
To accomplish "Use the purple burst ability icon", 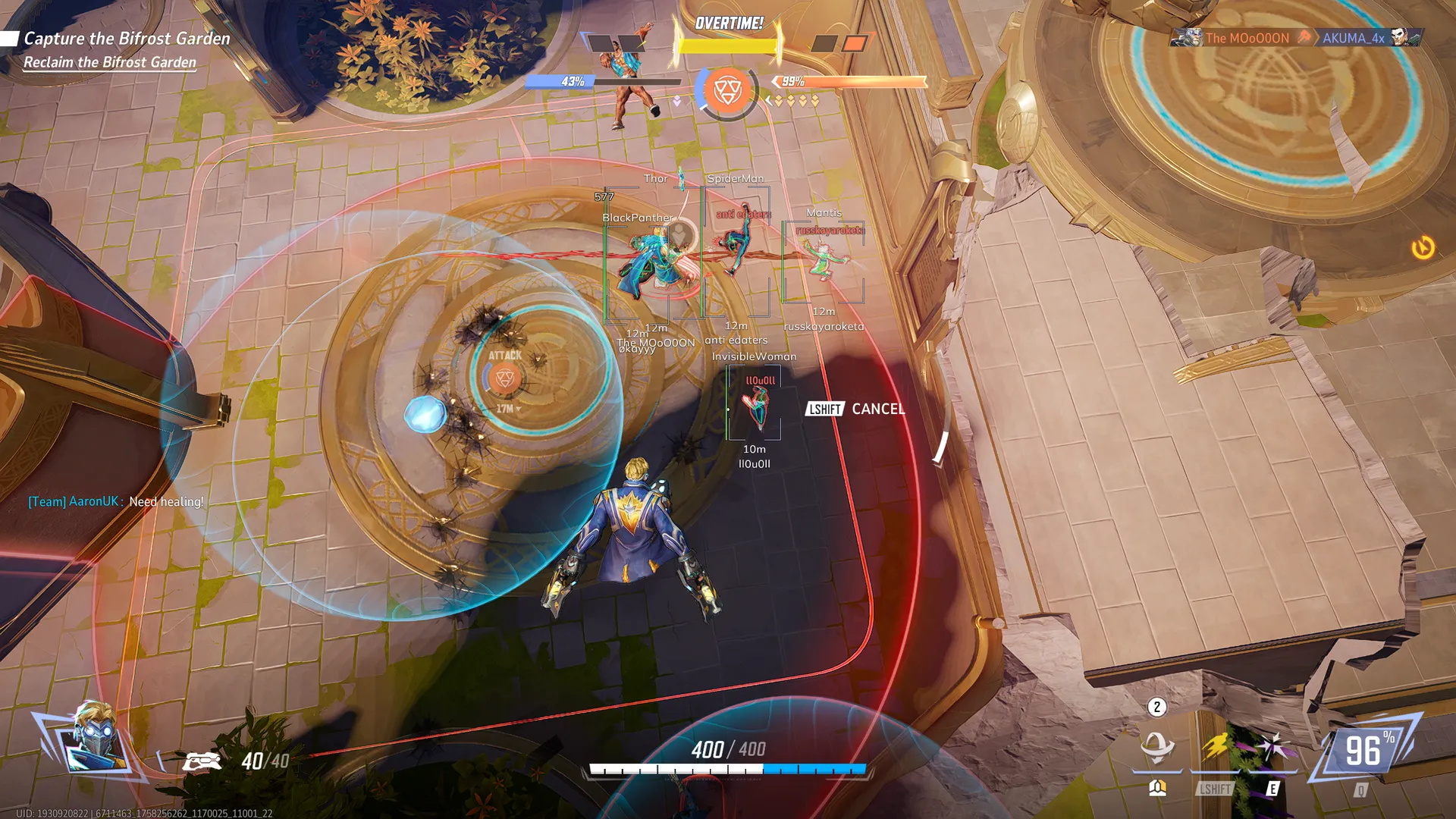I will pos(1273,748).
